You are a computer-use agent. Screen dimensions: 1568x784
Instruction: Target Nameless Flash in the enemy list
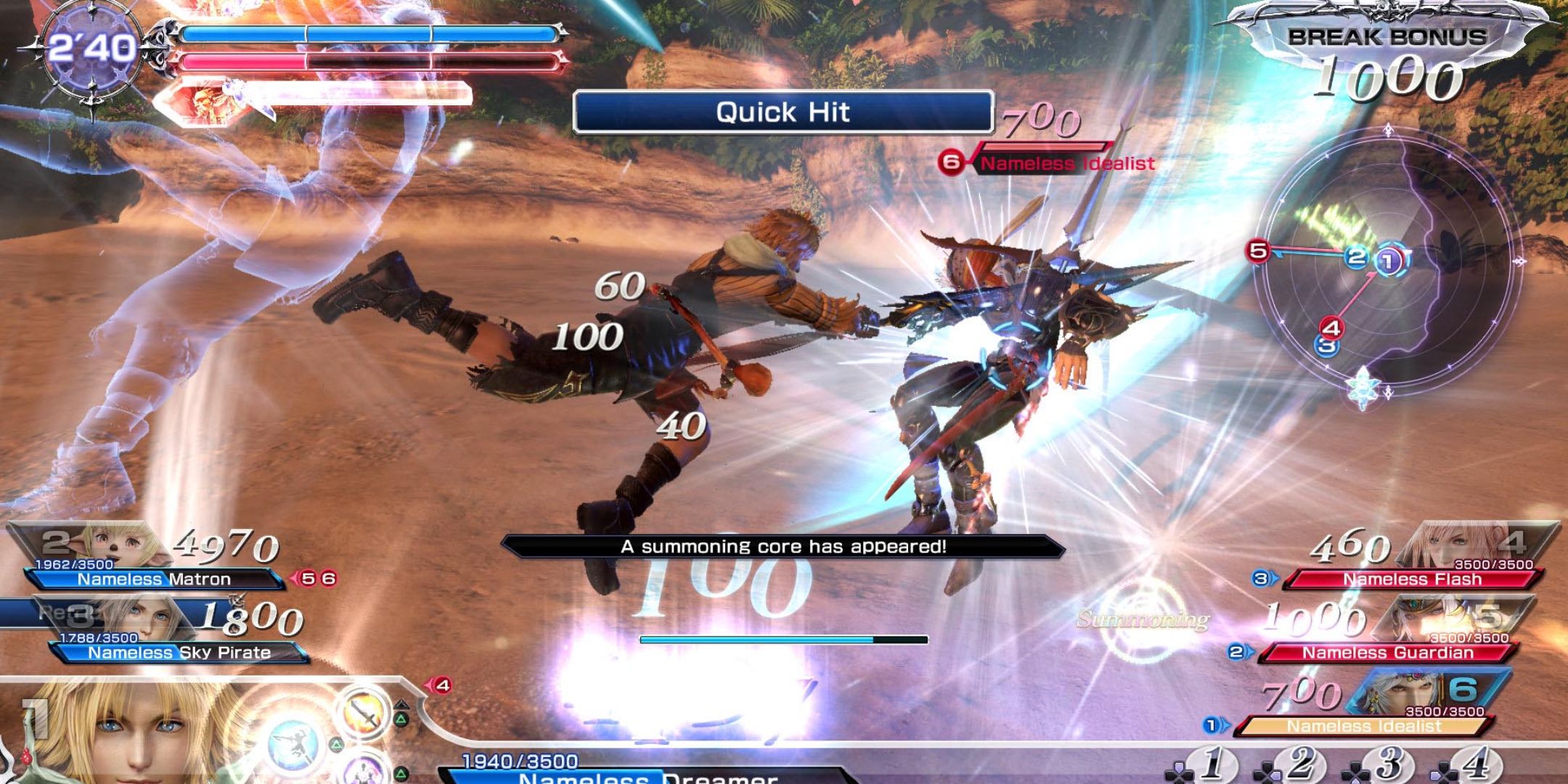pyautogui.click(x=1412, y=579)
